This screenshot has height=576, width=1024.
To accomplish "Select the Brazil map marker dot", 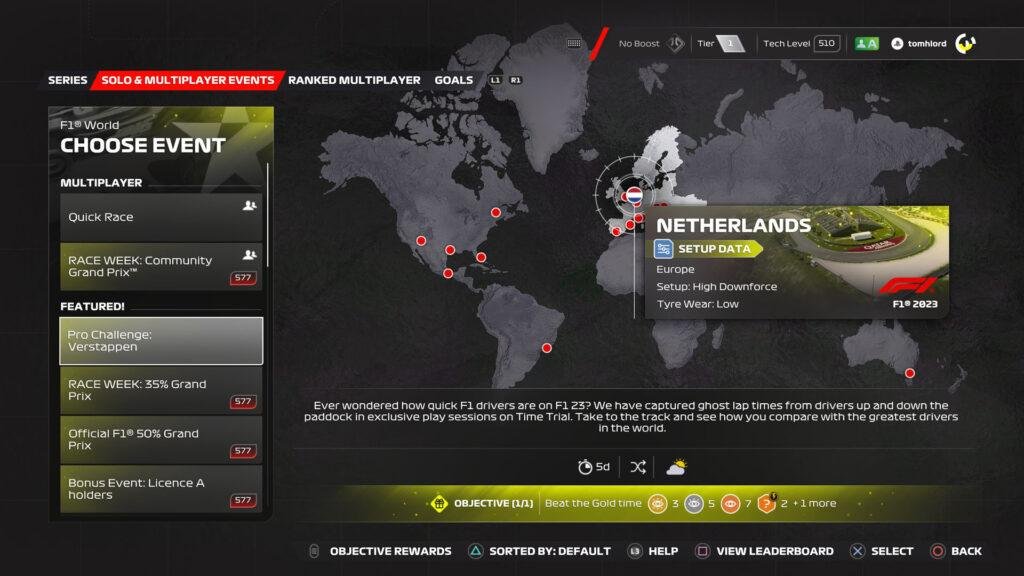I will pyautogui.click(x=547, y=348).
